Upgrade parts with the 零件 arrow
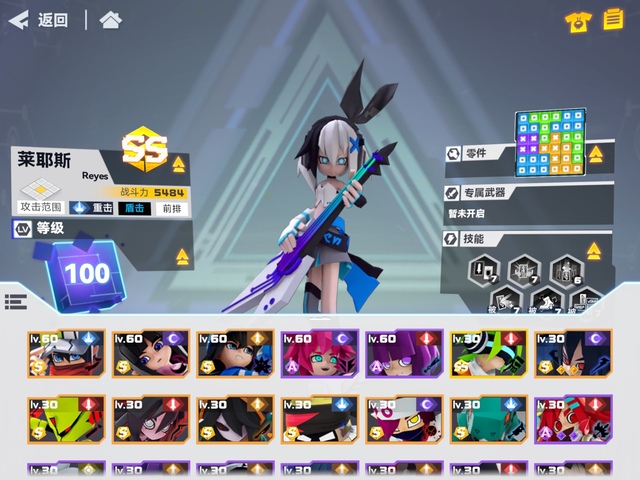640x480 pixels. coord(596,155)
